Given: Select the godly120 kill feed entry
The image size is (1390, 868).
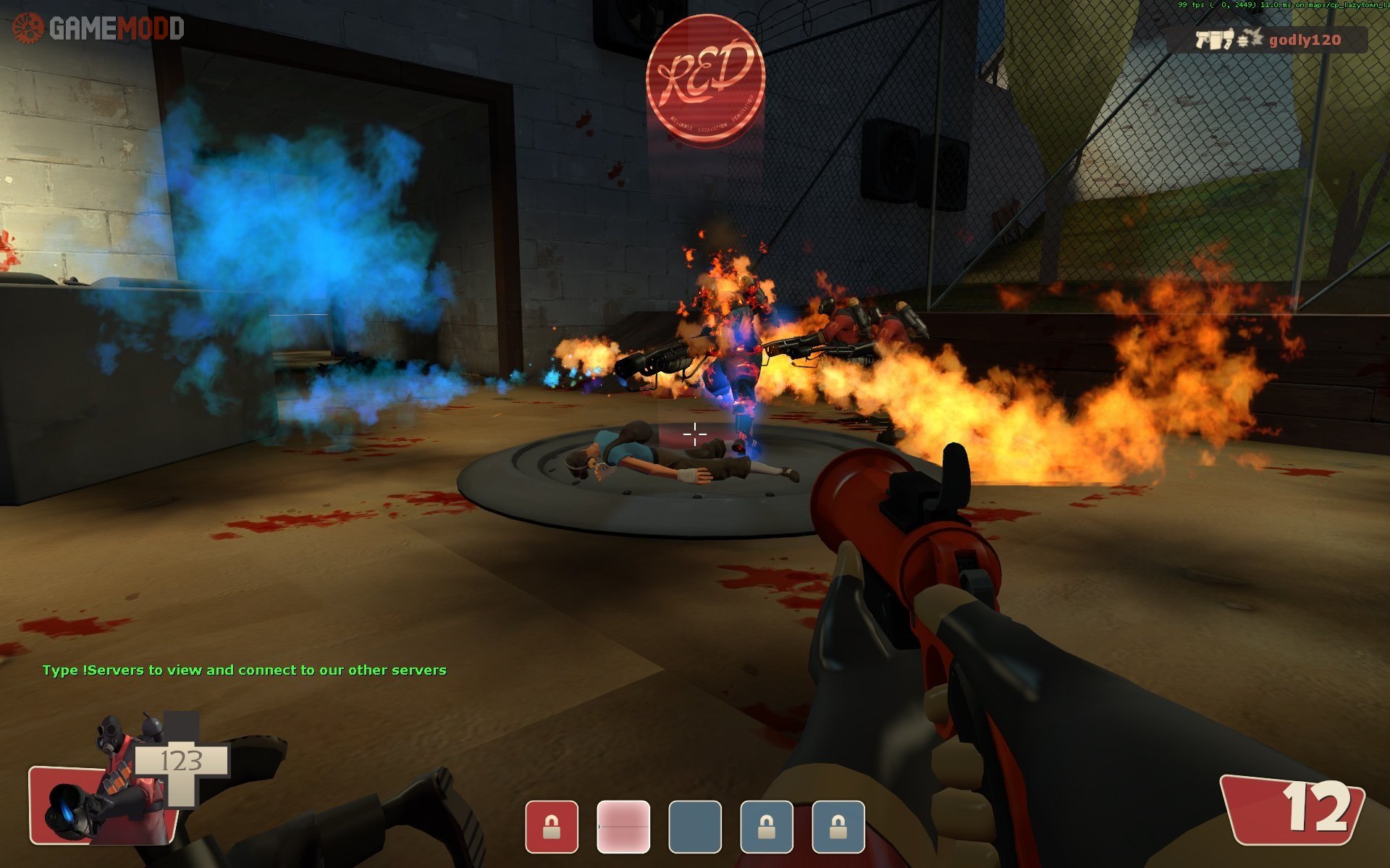Looking at the screenshot, I should tap(1267, 40).
